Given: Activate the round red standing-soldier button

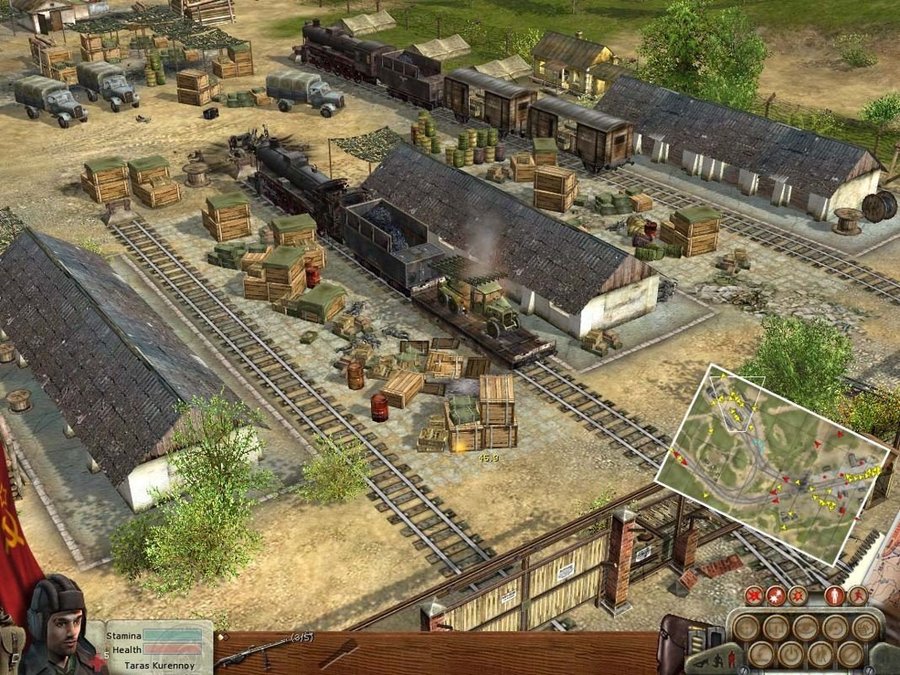Looking at the screenshot, I should [835, 596].
